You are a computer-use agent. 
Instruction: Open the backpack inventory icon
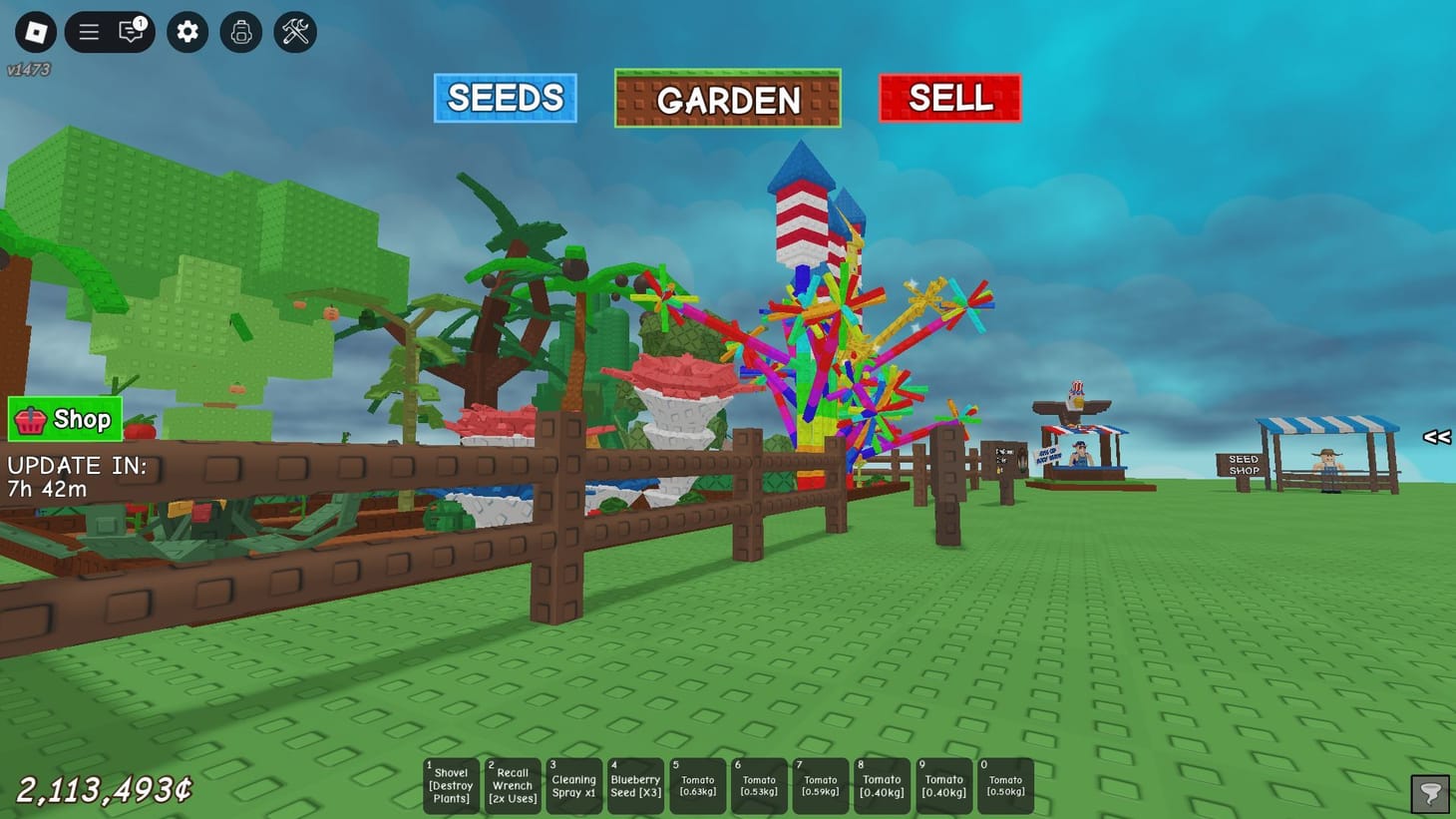point(240,31)
